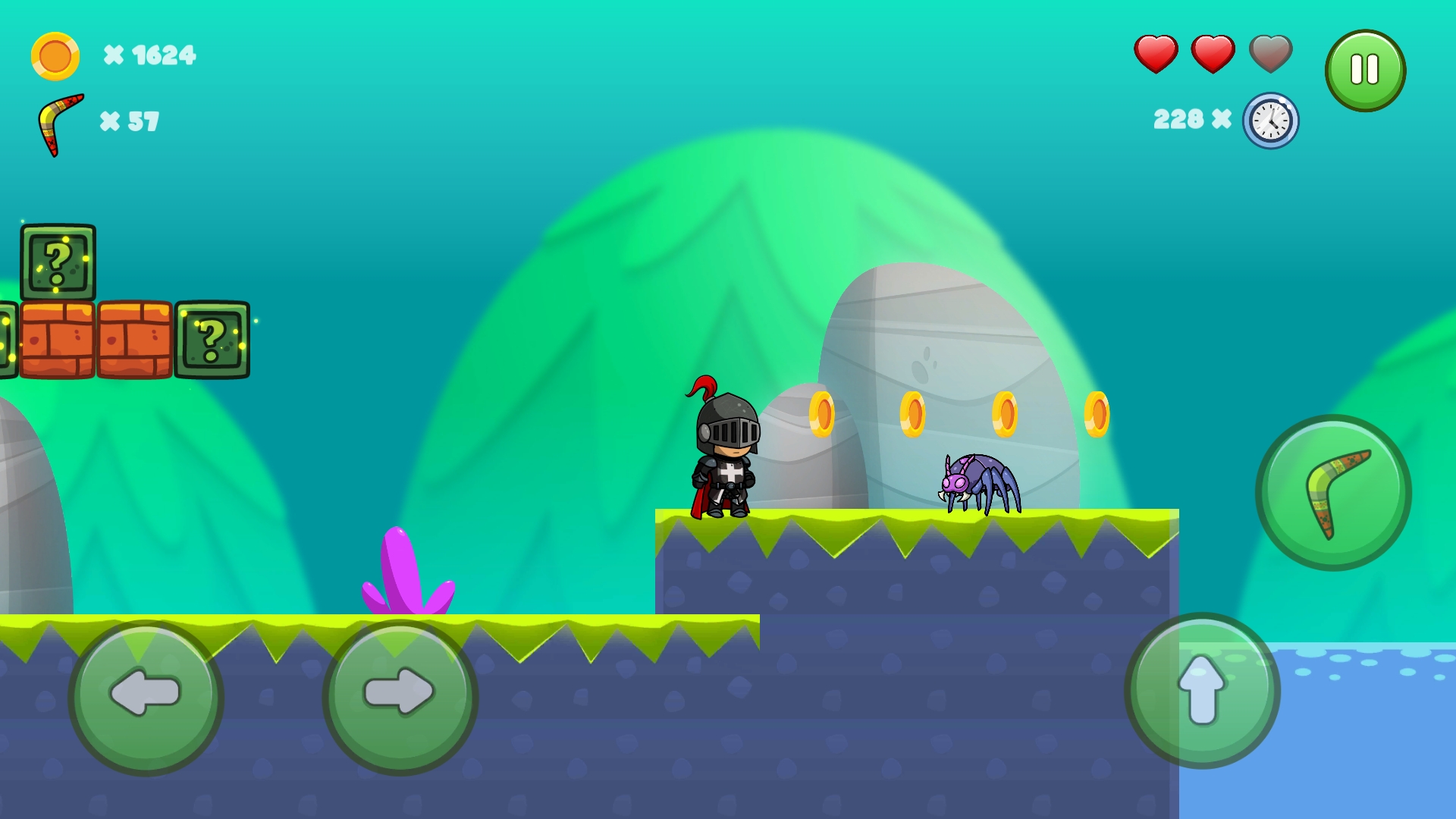Tap the coin counter icon
This screenshot has width=1456, height=819.
(54, 55)
